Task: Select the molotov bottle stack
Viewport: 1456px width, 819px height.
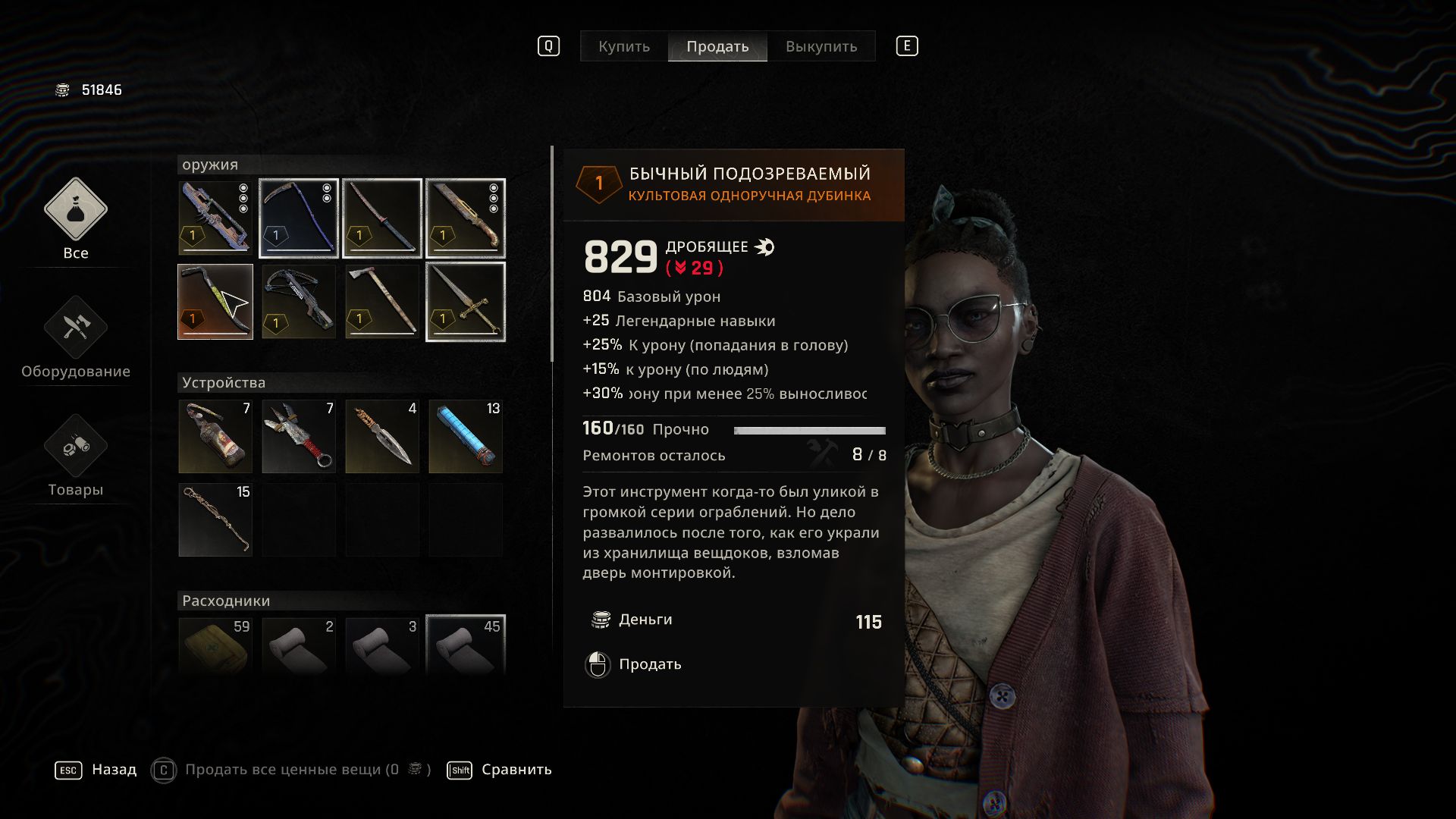Action: tap(215, 437)
